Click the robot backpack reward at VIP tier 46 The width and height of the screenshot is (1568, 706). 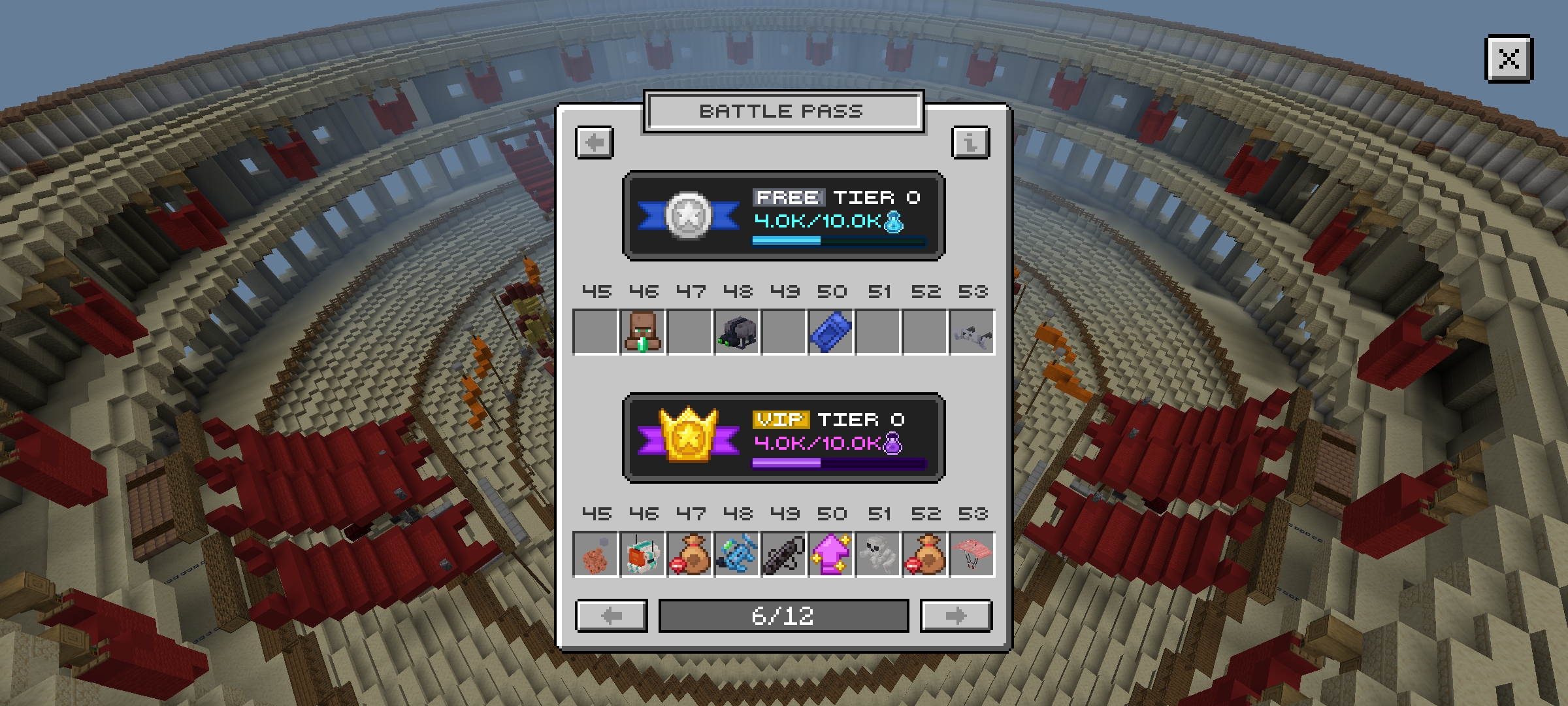click(x=644, y=556)
